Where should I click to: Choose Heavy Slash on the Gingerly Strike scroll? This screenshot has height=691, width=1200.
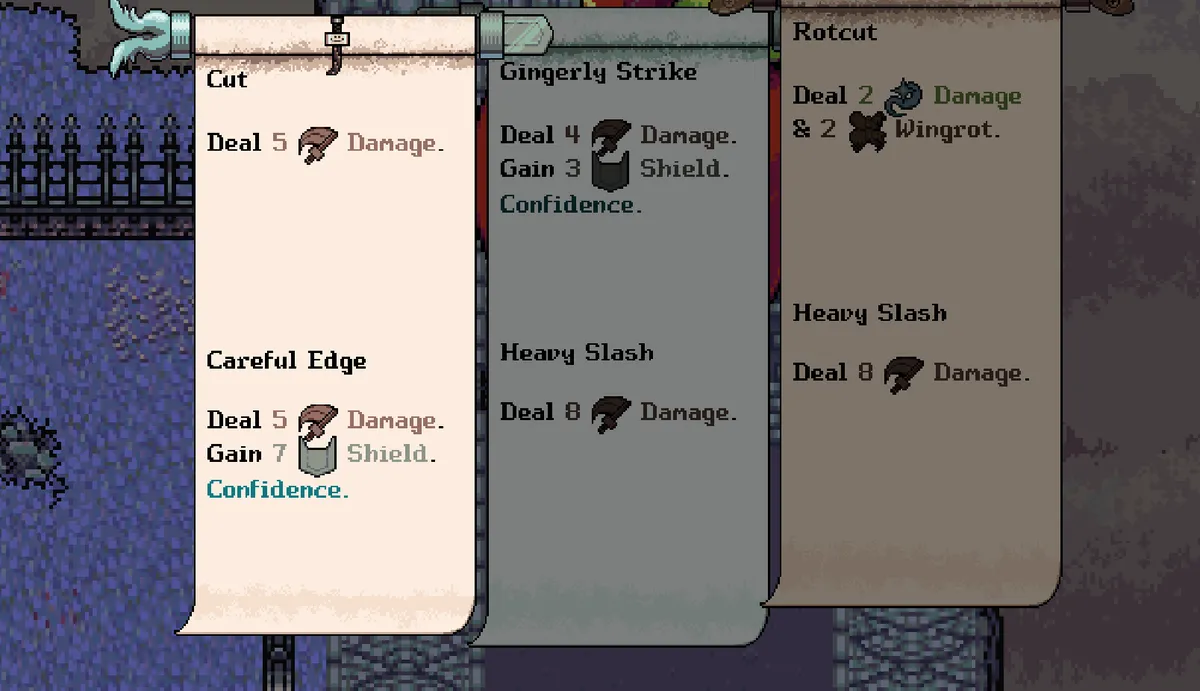(577, 353)
